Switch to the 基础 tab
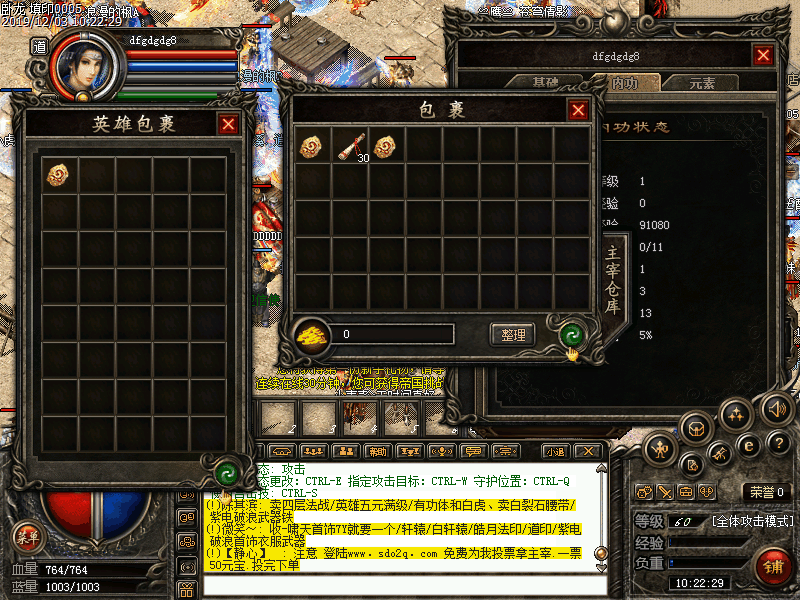 [546, 82]
